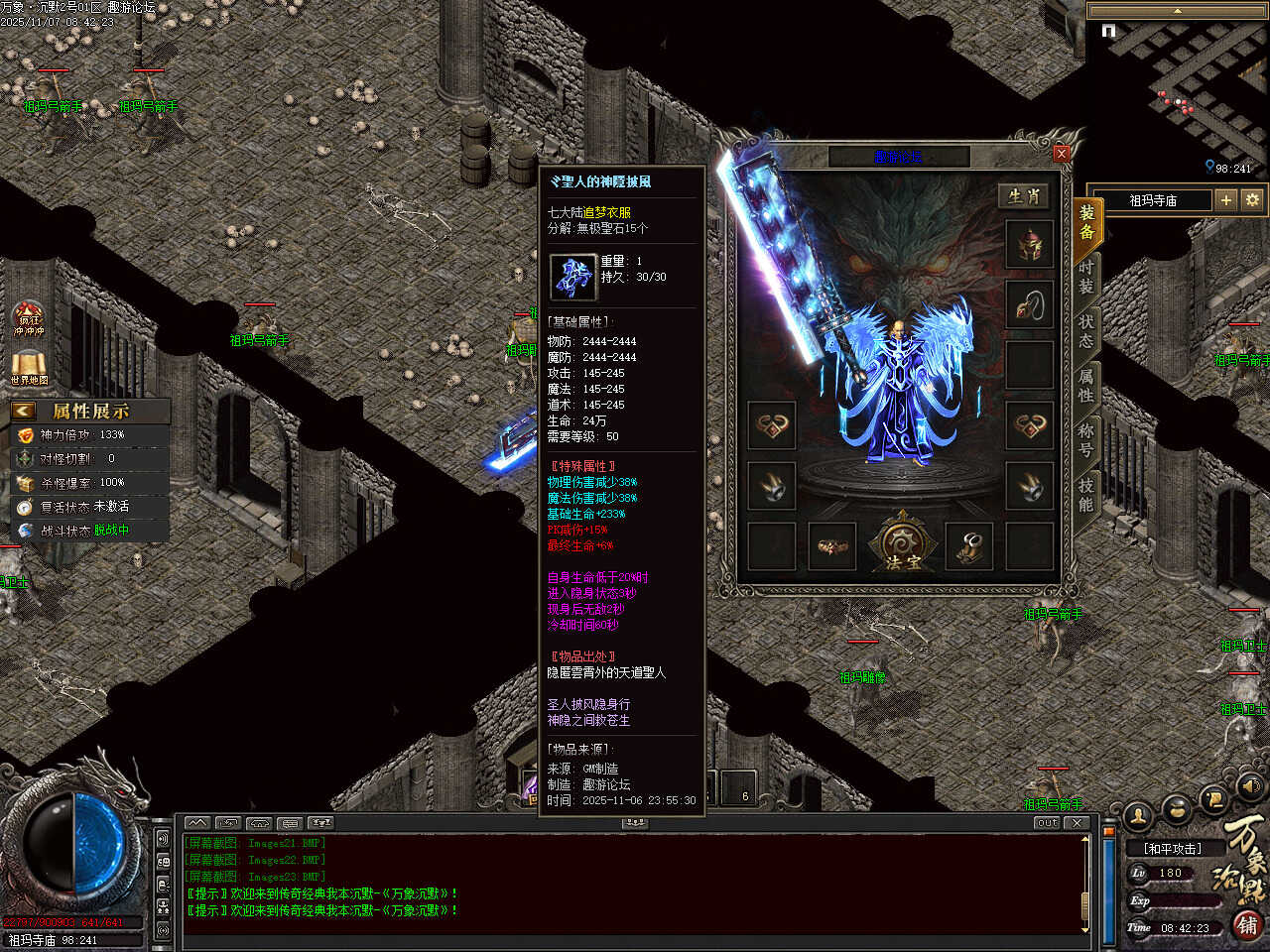Show the 称号 titles tab
Screen dimensions: 1270x952
point(1085,440)
